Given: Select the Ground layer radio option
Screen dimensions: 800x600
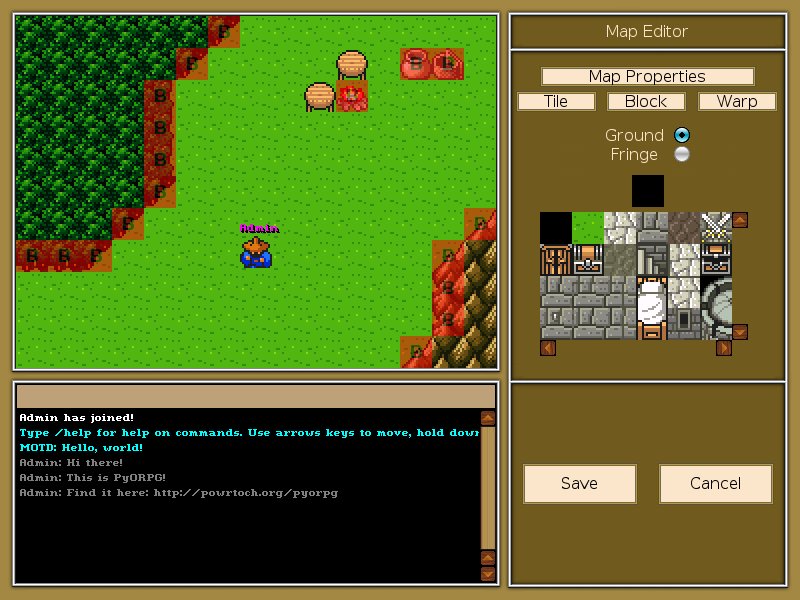Looking at the screenshot, I should click(682, 135).
